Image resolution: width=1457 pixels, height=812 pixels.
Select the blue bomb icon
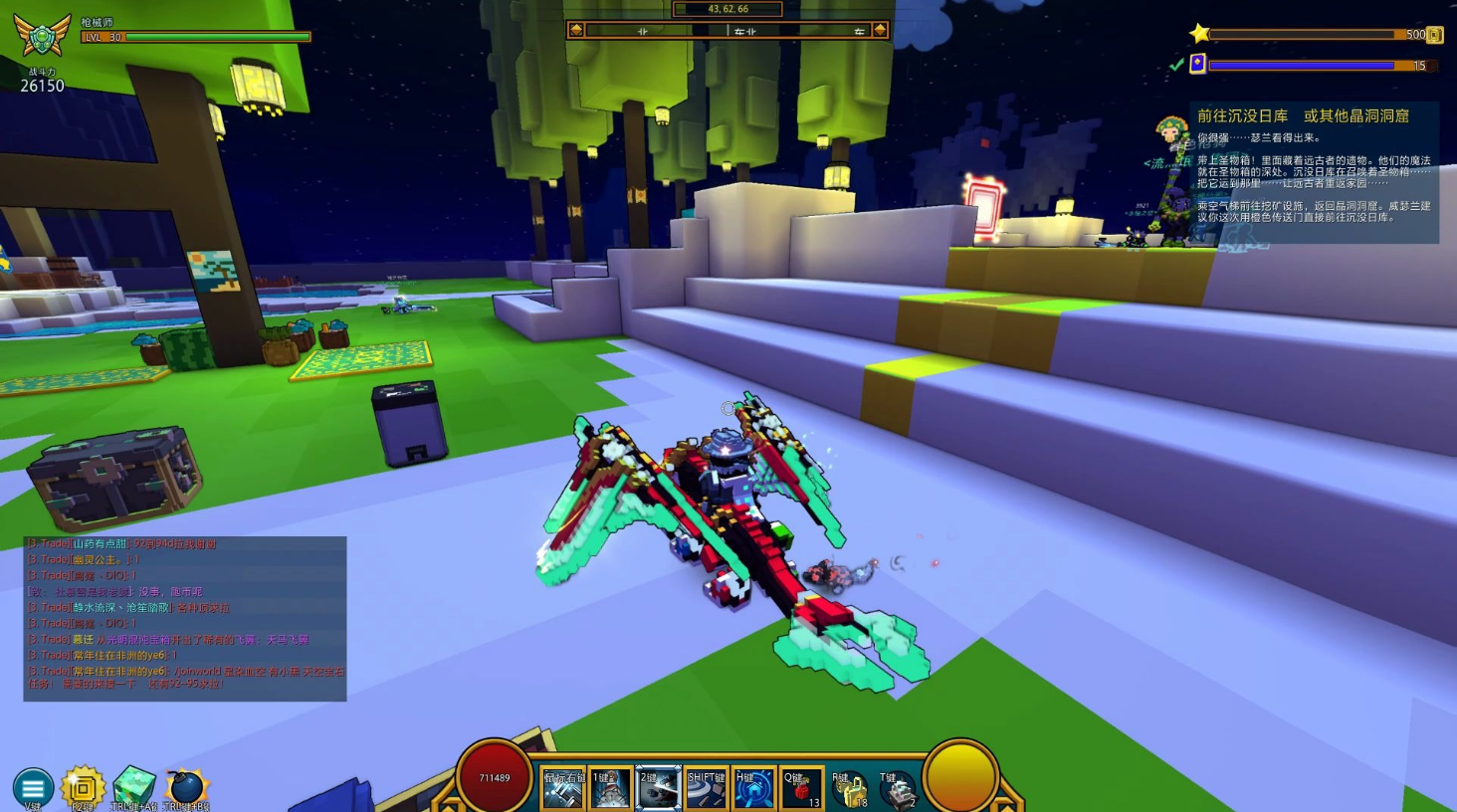pos(185,788)
